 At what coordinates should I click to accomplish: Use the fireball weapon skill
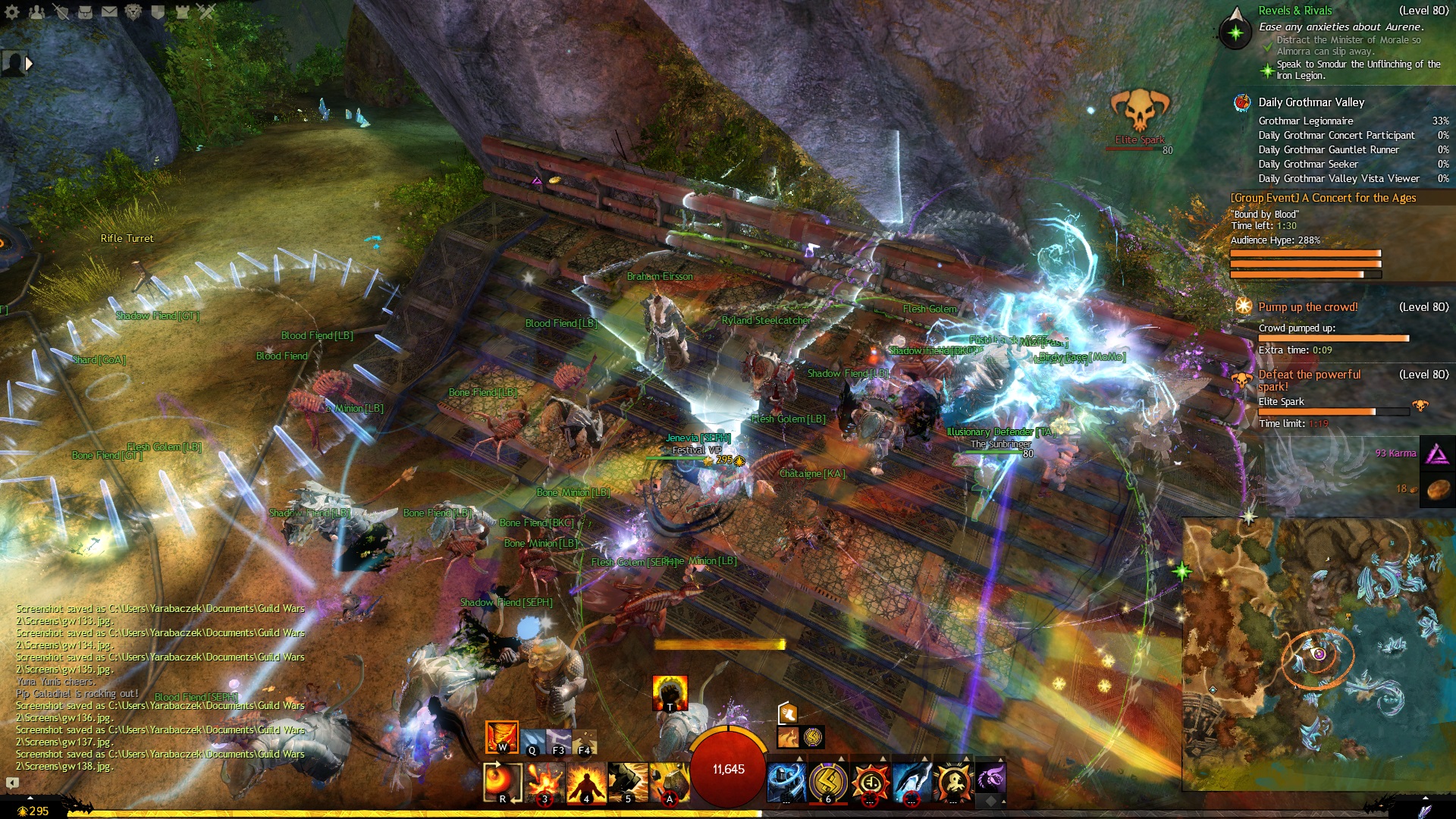point(502,782)
